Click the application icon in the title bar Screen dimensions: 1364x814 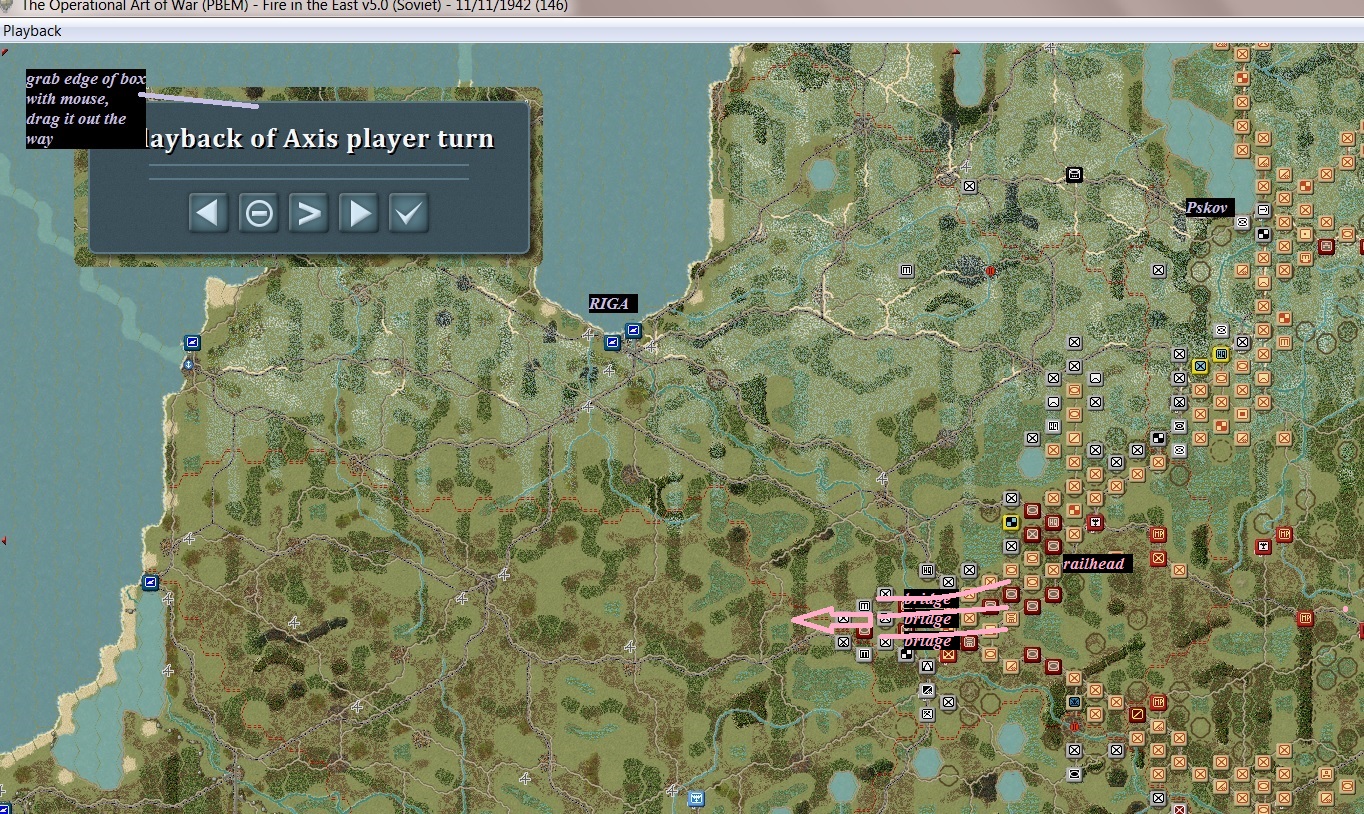(x=8, y=6)
